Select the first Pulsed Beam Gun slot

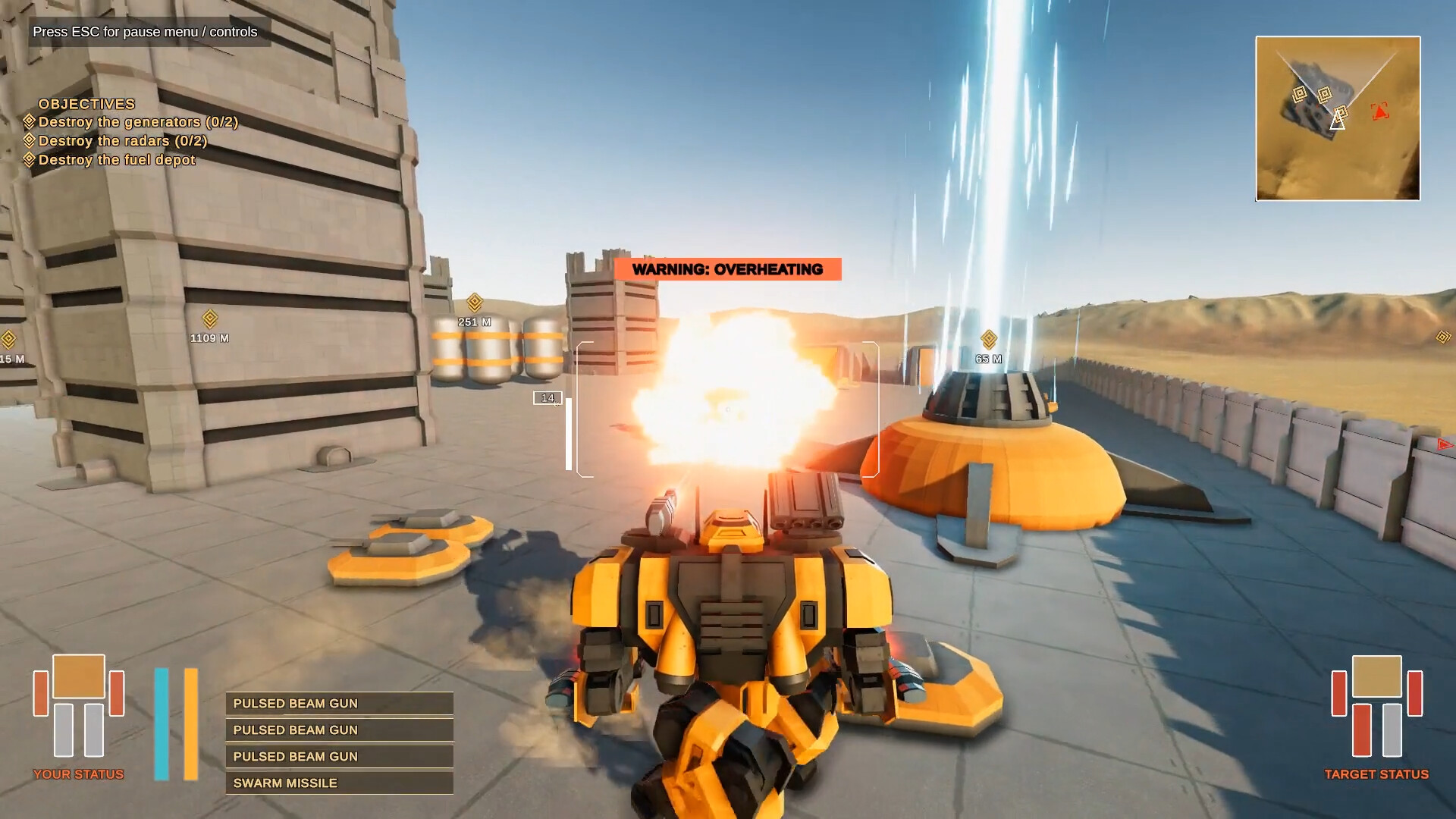click(x=338, y=703)
